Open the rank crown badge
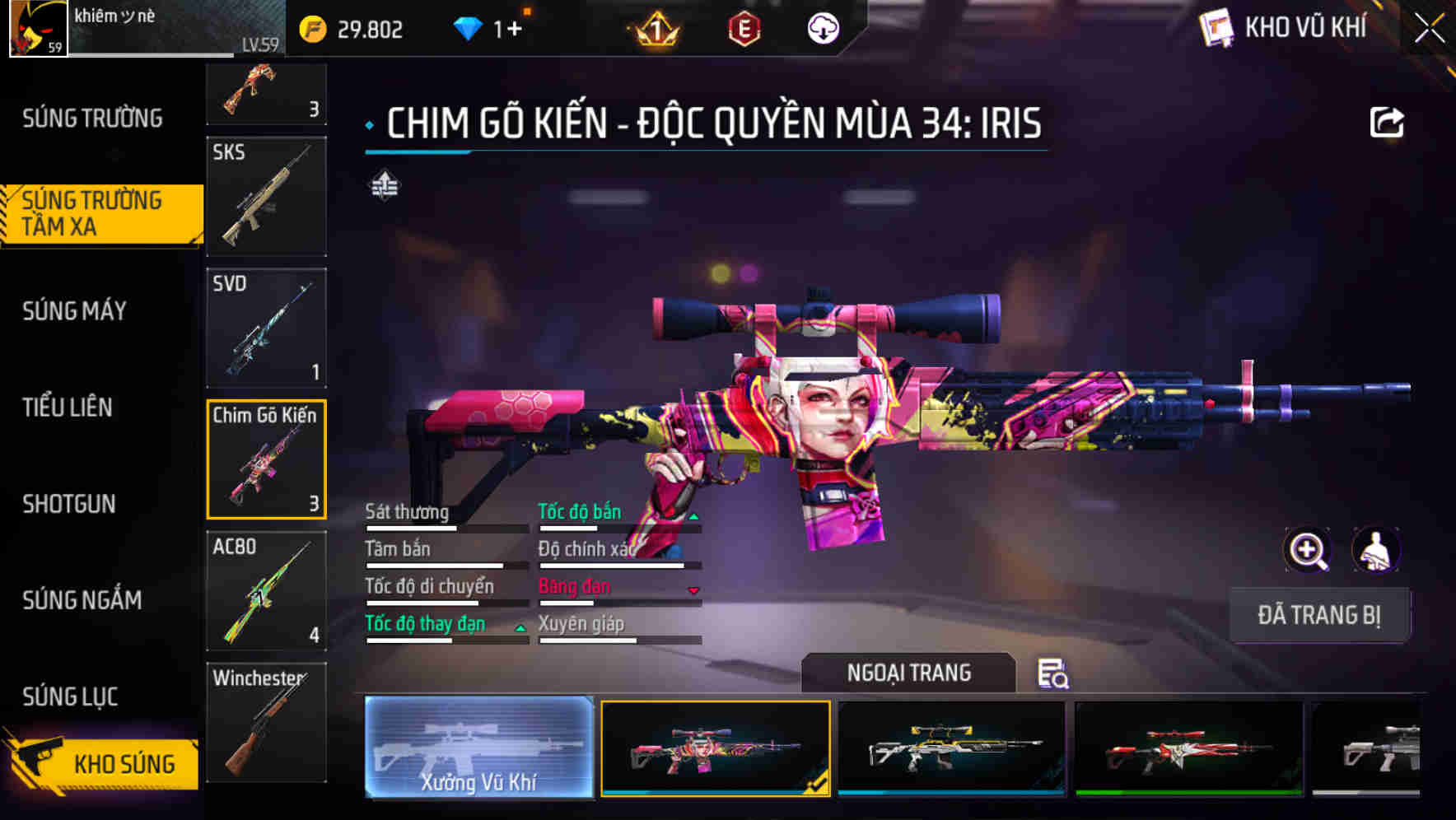This screenshot has width=1456, height=820. (655, 28)
